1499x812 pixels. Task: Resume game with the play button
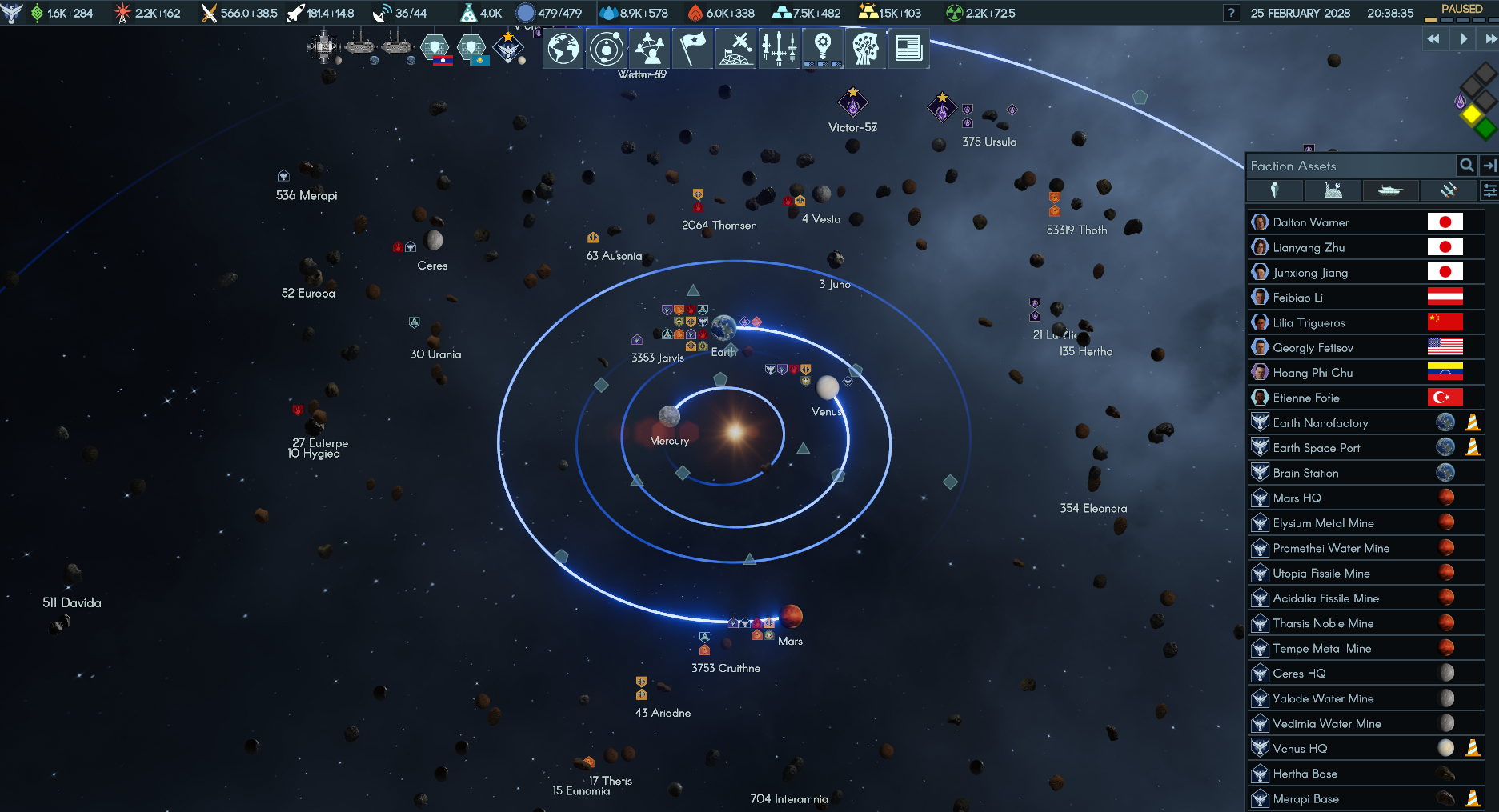click(1463, 38)
